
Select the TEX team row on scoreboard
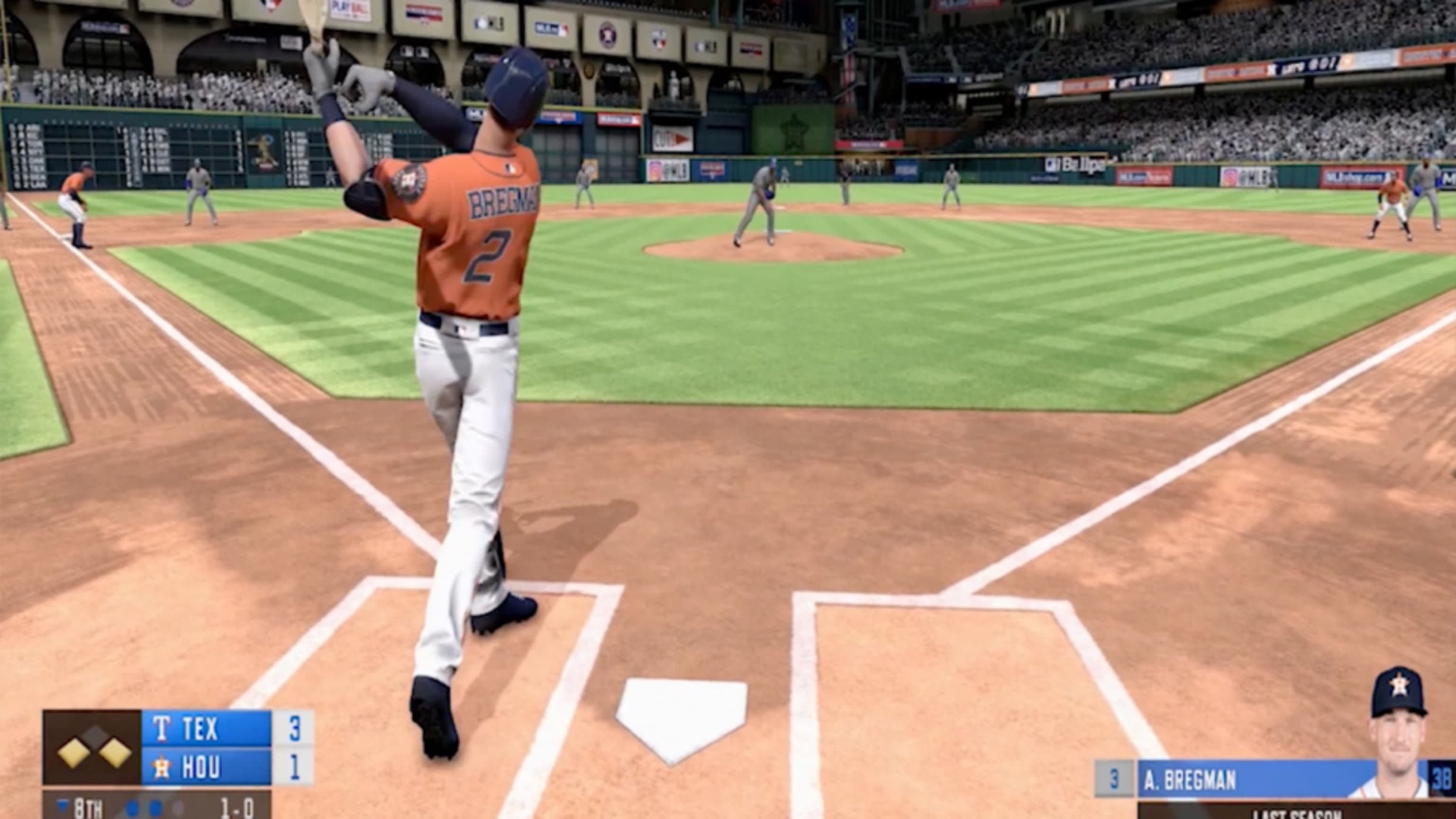click(x=206, y=728)
